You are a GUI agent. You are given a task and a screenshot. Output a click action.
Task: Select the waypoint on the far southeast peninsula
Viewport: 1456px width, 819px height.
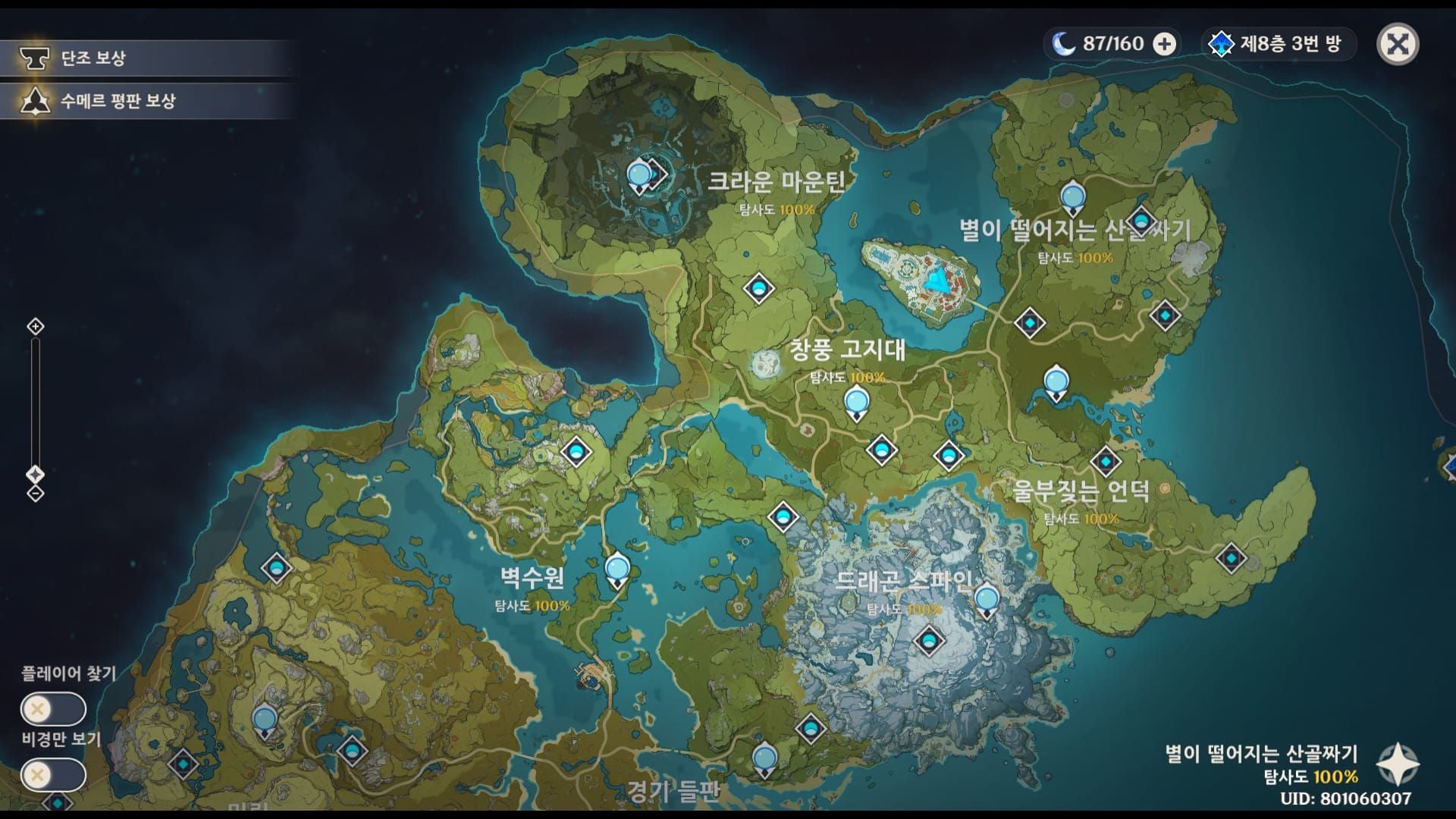[1230, 559]
